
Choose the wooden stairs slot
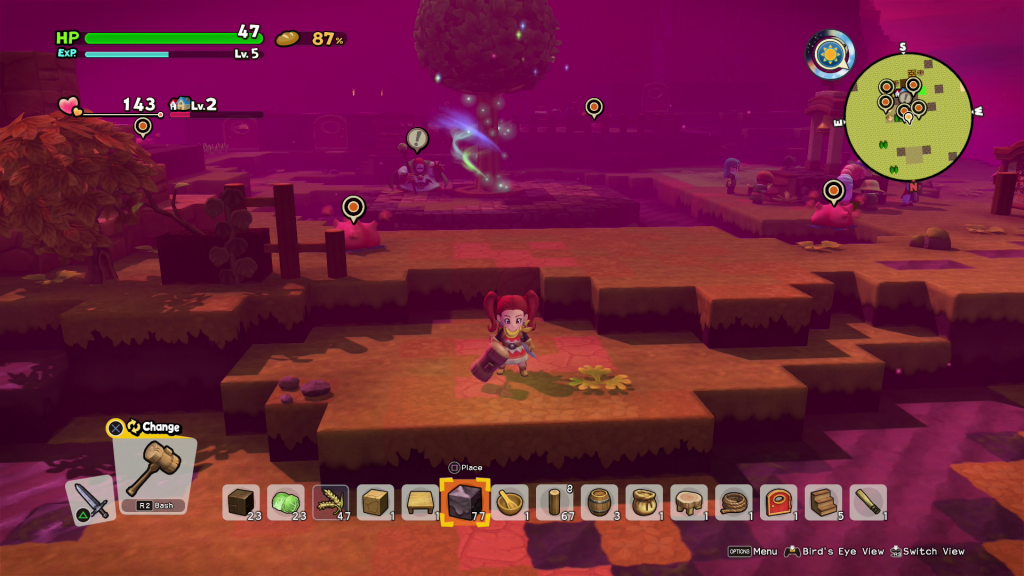click(x=824, y=502)
